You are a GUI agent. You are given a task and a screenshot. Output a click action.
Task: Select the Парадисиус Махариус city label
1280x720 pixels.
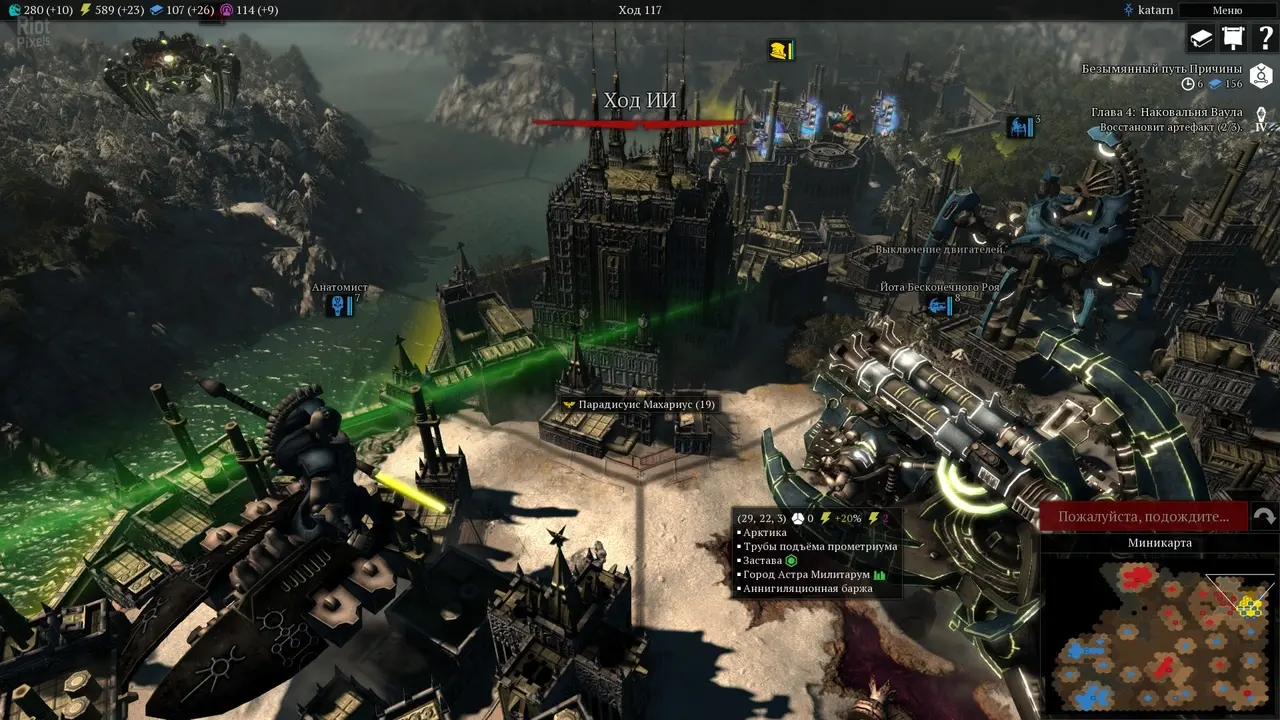click(x=639, y=404)
